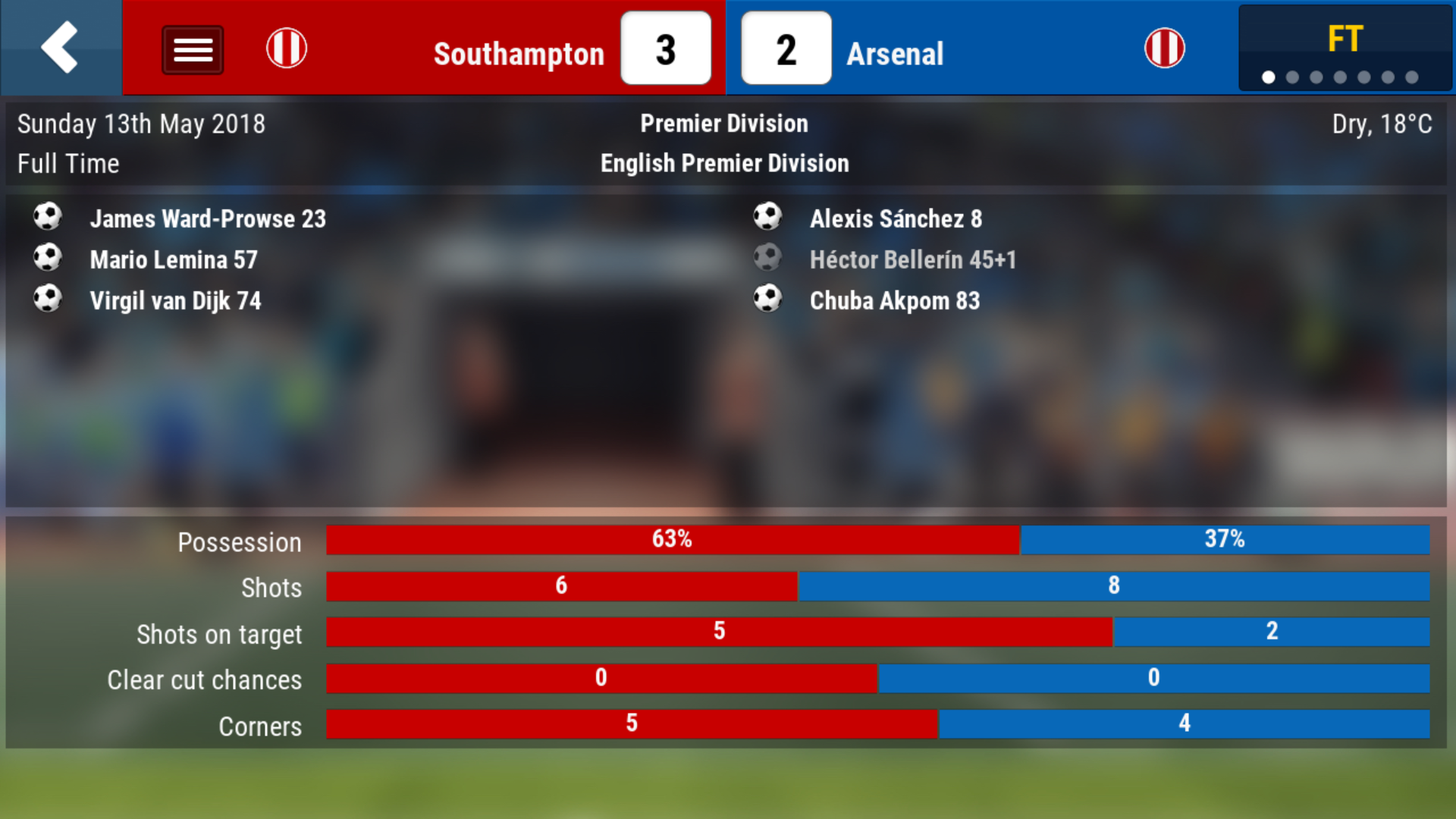This screenshot has height=819, width=1456.
Task: View Alexis Sánchez goal entry
Action: point(896,219)
